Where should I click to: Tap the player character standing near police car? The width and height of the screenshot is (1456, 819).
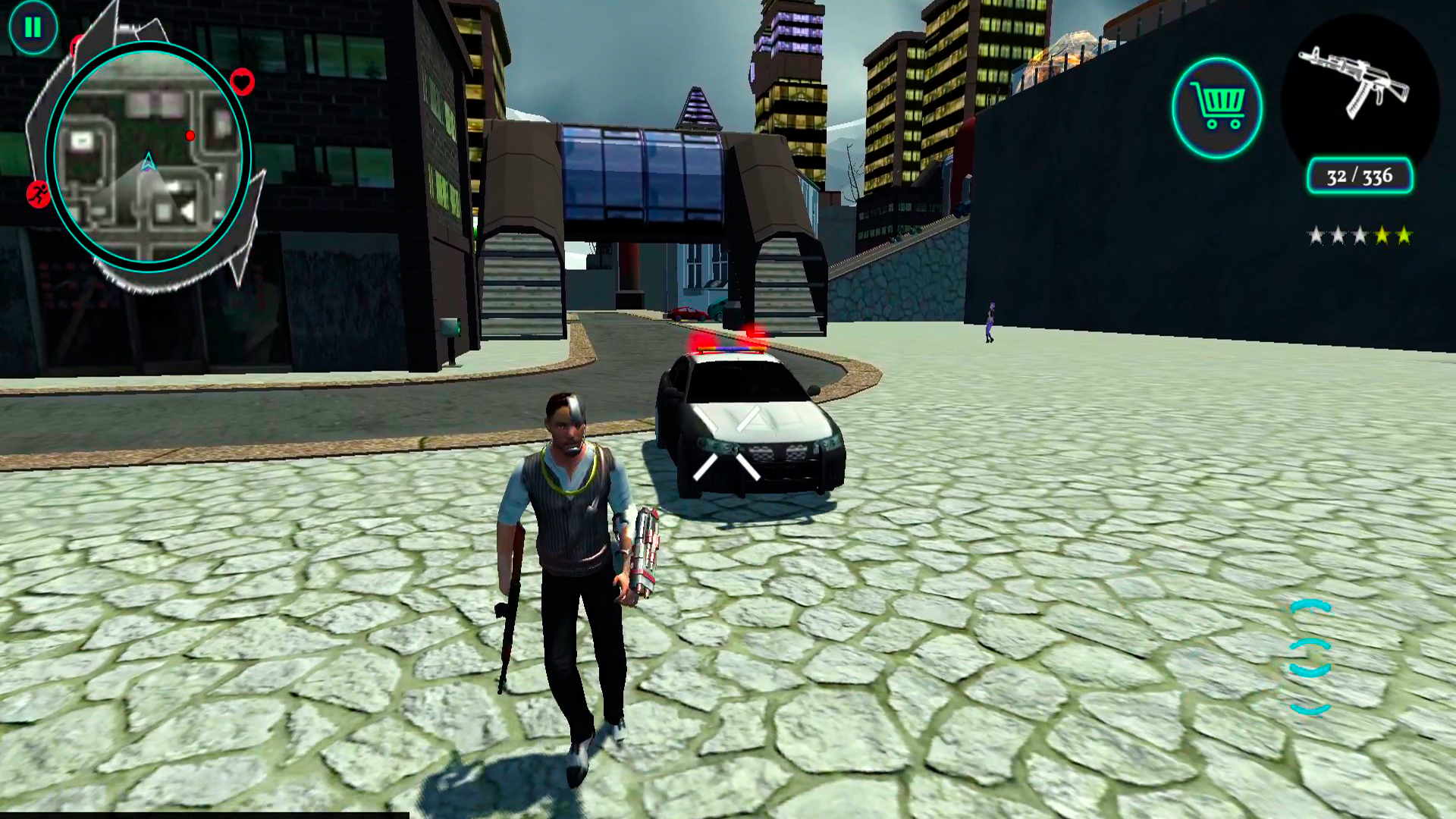(x=573, y=561)
